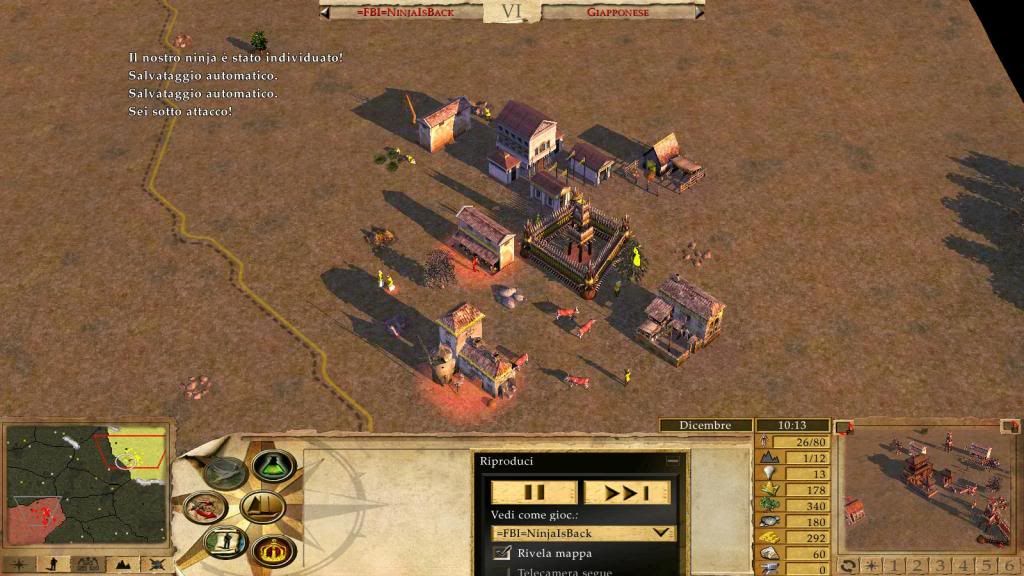The height and width of the screenshot is (576, 1024).
Task: Select the green potion flask icon
Action: click(273, 466)
